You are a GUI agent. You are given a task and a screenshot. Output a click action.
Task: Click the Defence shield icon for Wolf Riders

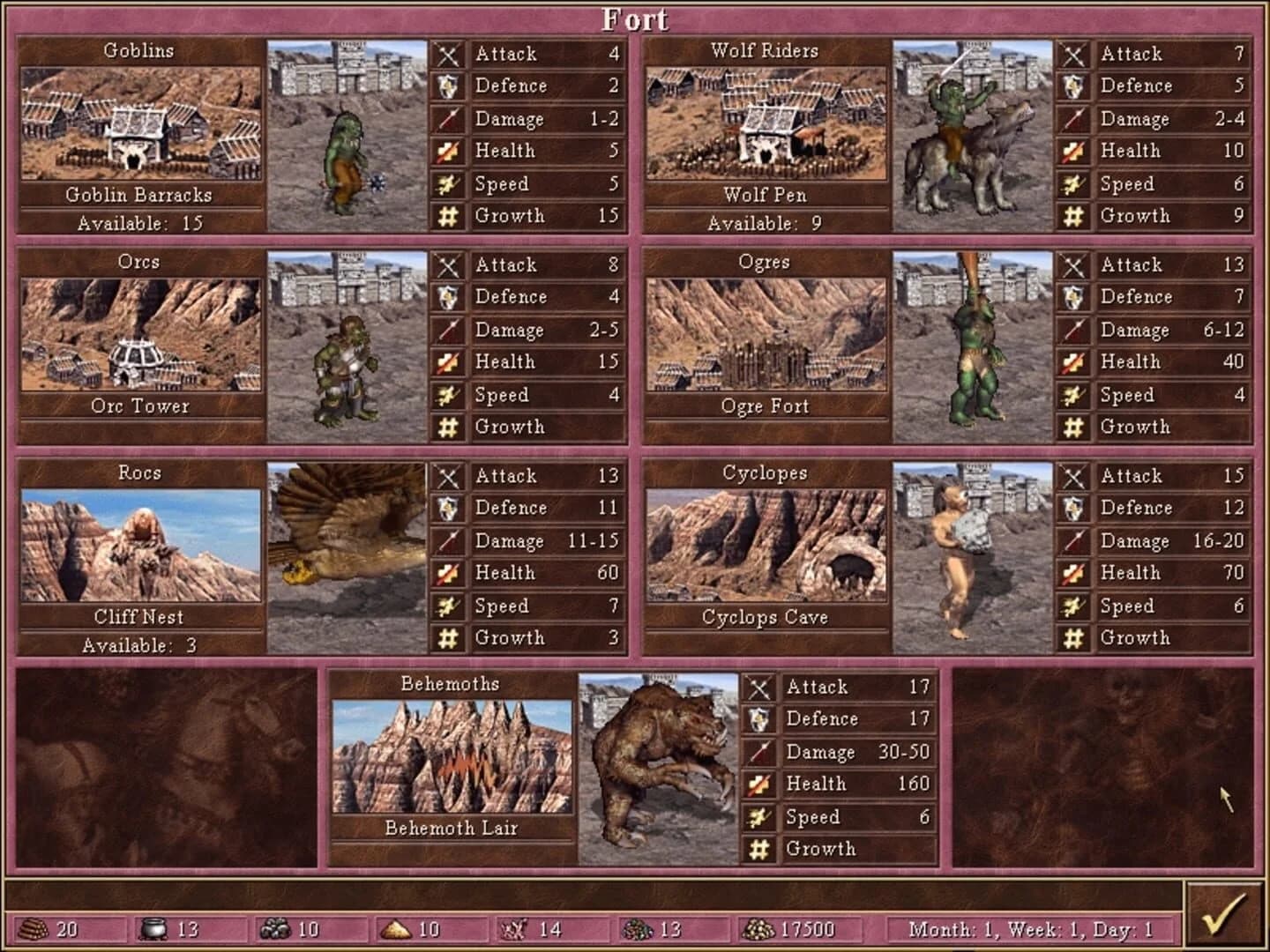(x=1074, y=86)
